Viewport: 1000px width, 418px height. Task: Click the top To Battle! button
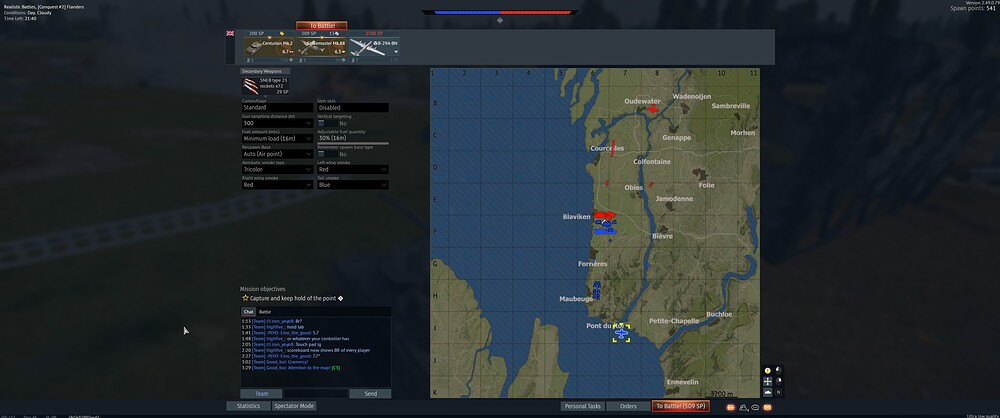pyautogui.click(x=321, y=25)
